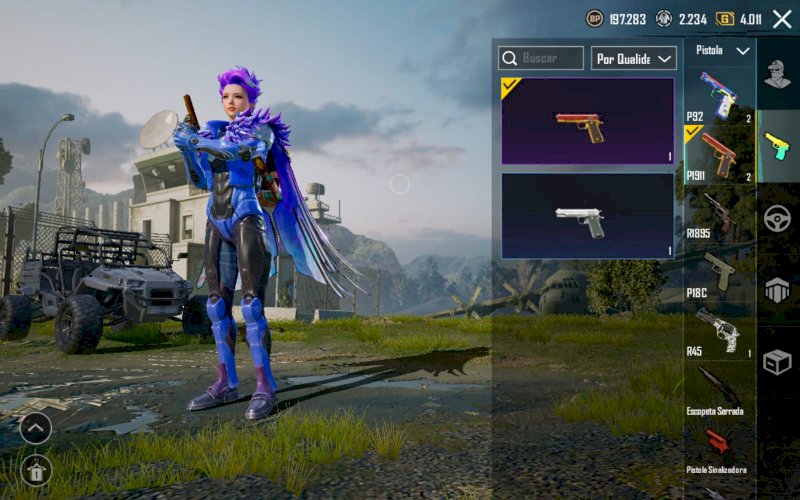Open the weapon skins tab
Image resolution: width=800 pixels, height=500 pixels.
click(777, 146)
